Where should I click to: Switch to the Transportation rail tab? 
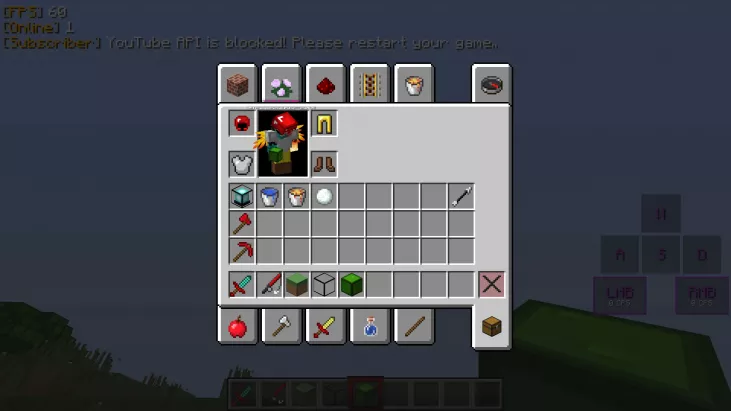coord(369,85)
